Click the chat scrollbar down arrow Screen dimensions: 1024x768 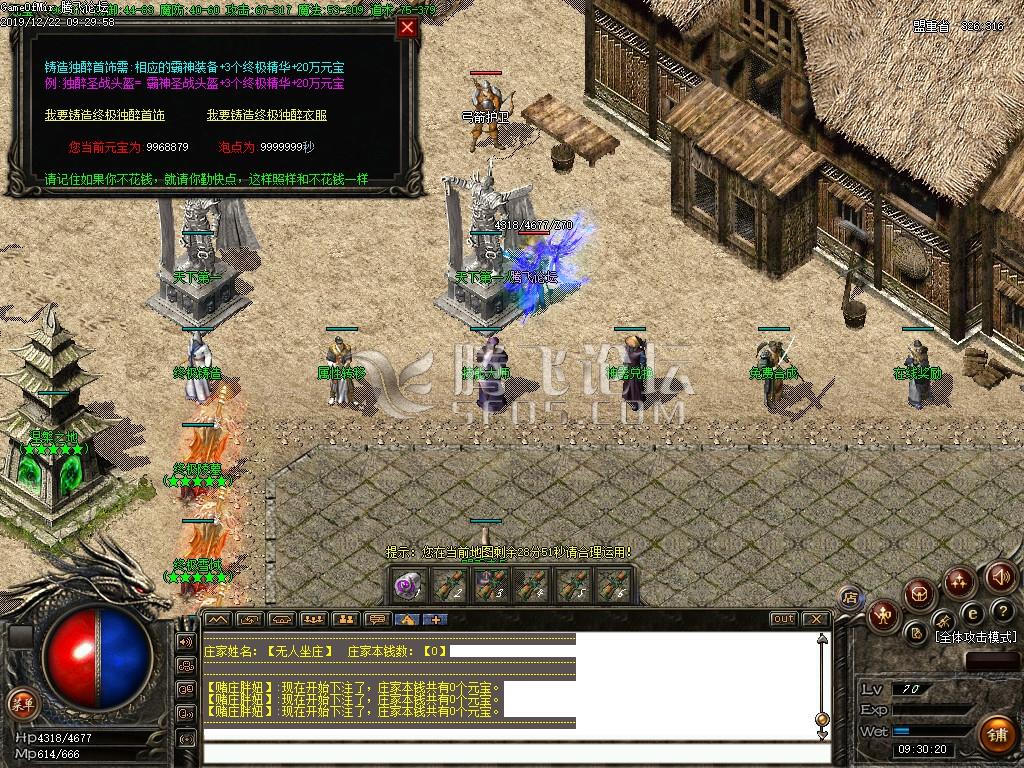click(x=823, y=734)
